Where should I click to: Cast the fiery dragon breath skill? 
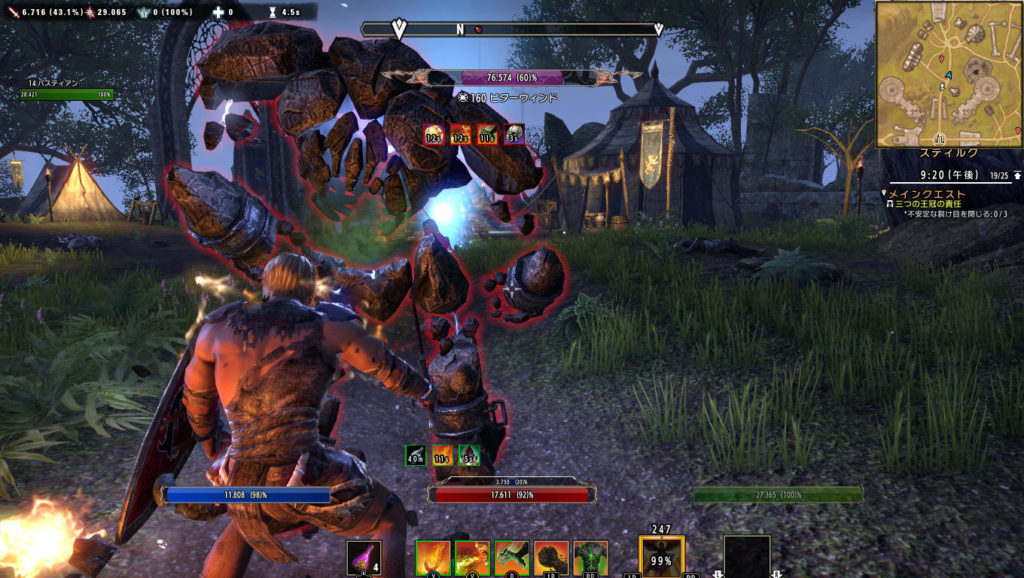(472, 558)
